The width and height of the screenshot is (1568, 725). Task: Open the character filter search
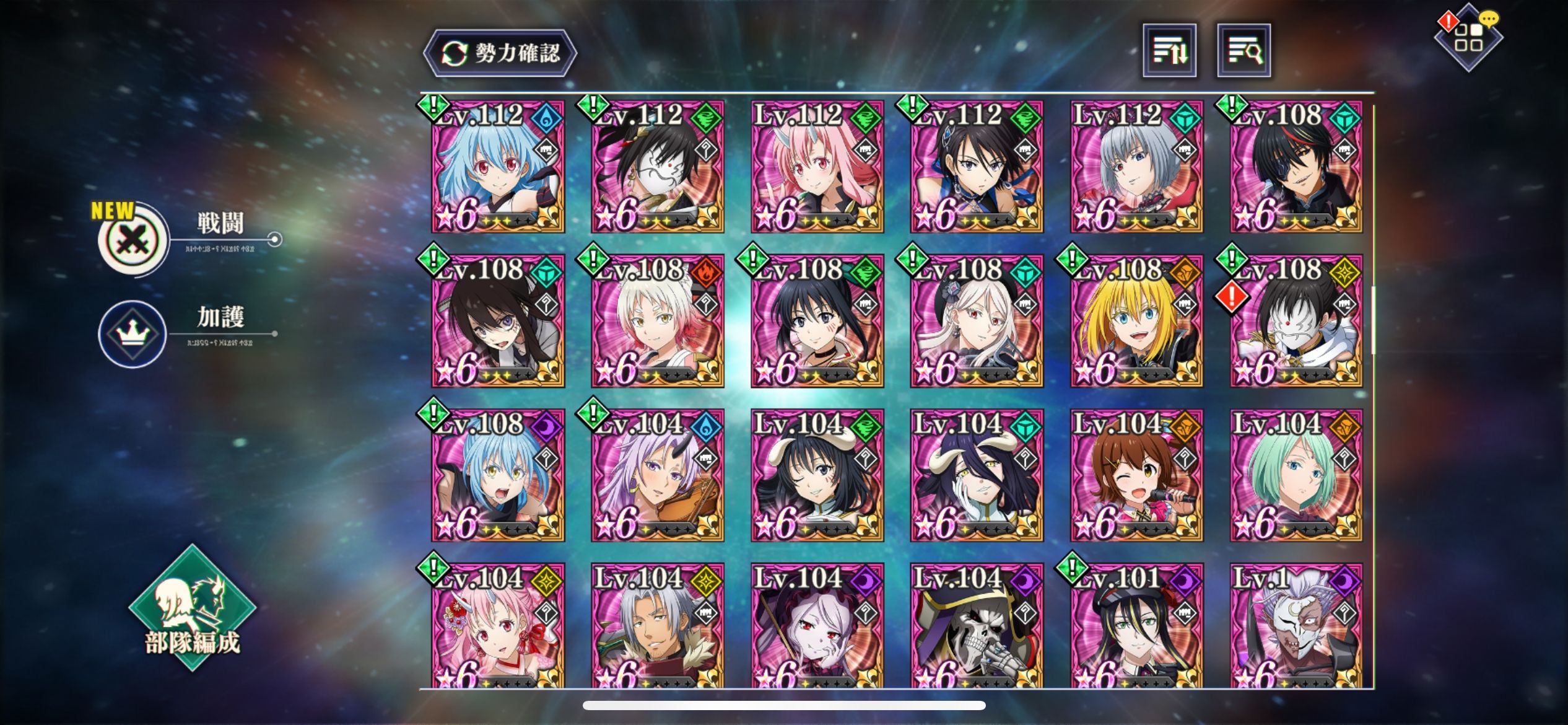[x=1244, y=51]
